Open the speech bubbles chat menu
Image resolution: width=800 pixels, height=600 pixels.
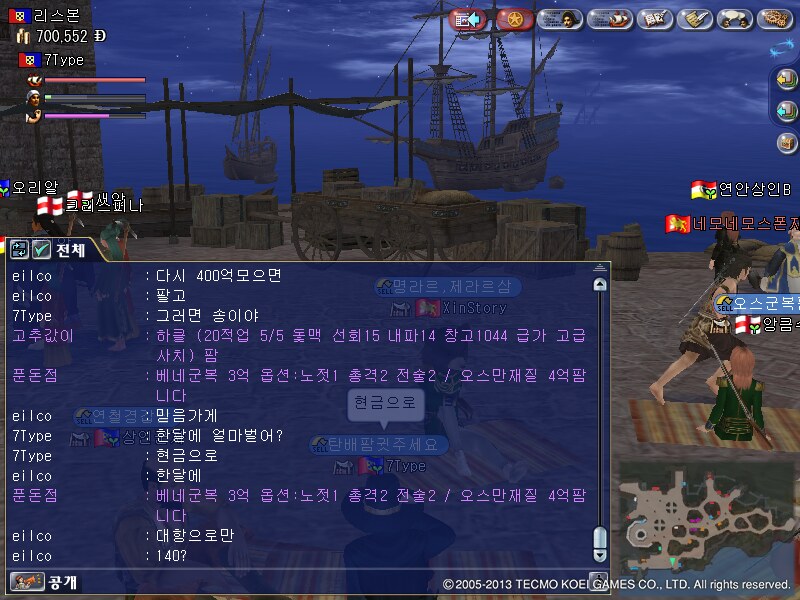point(736,19)
